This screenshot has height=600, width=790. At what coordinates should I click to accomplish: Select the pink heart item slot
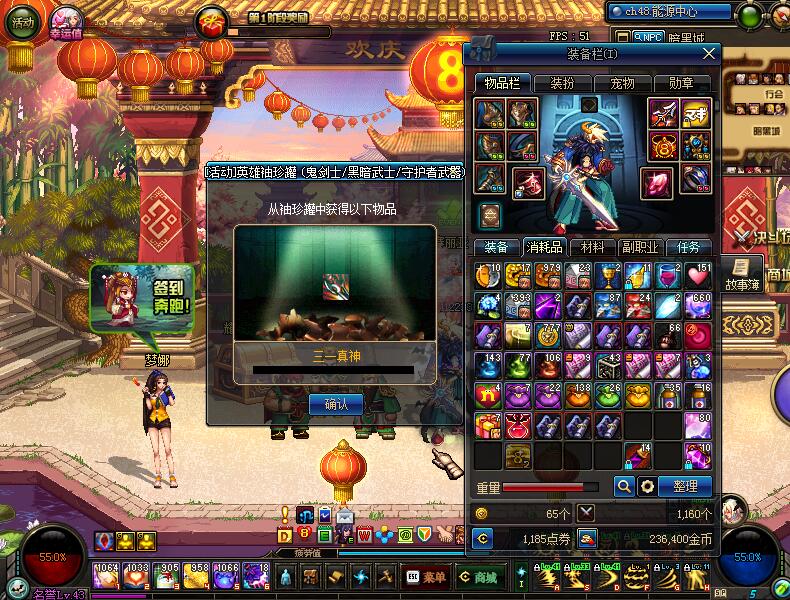pyautogui.click(x=698, y=275)
